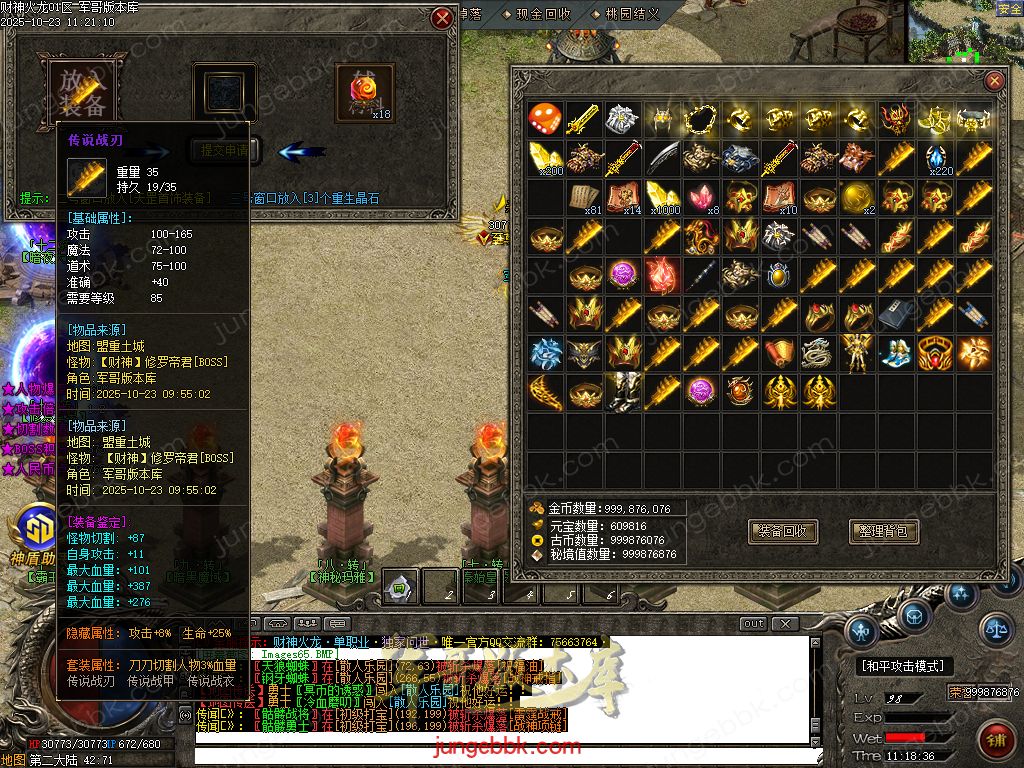Close the inventory bag window
Screen dimensions: 1024x768
pyautogui.click(x=994, y=82)
